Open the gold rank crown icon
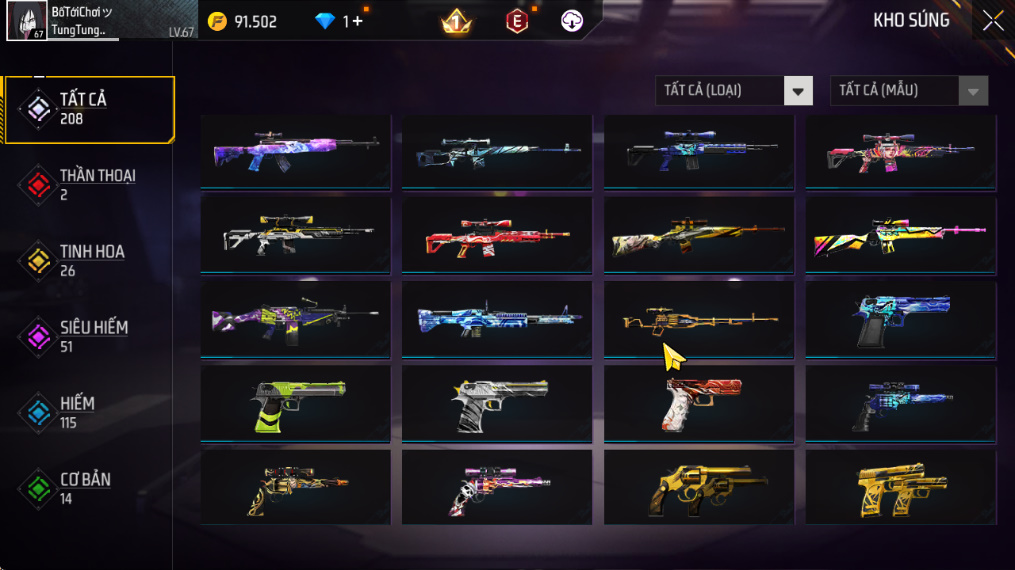This screenshot has height=570, width=1015. click(456, 21)
